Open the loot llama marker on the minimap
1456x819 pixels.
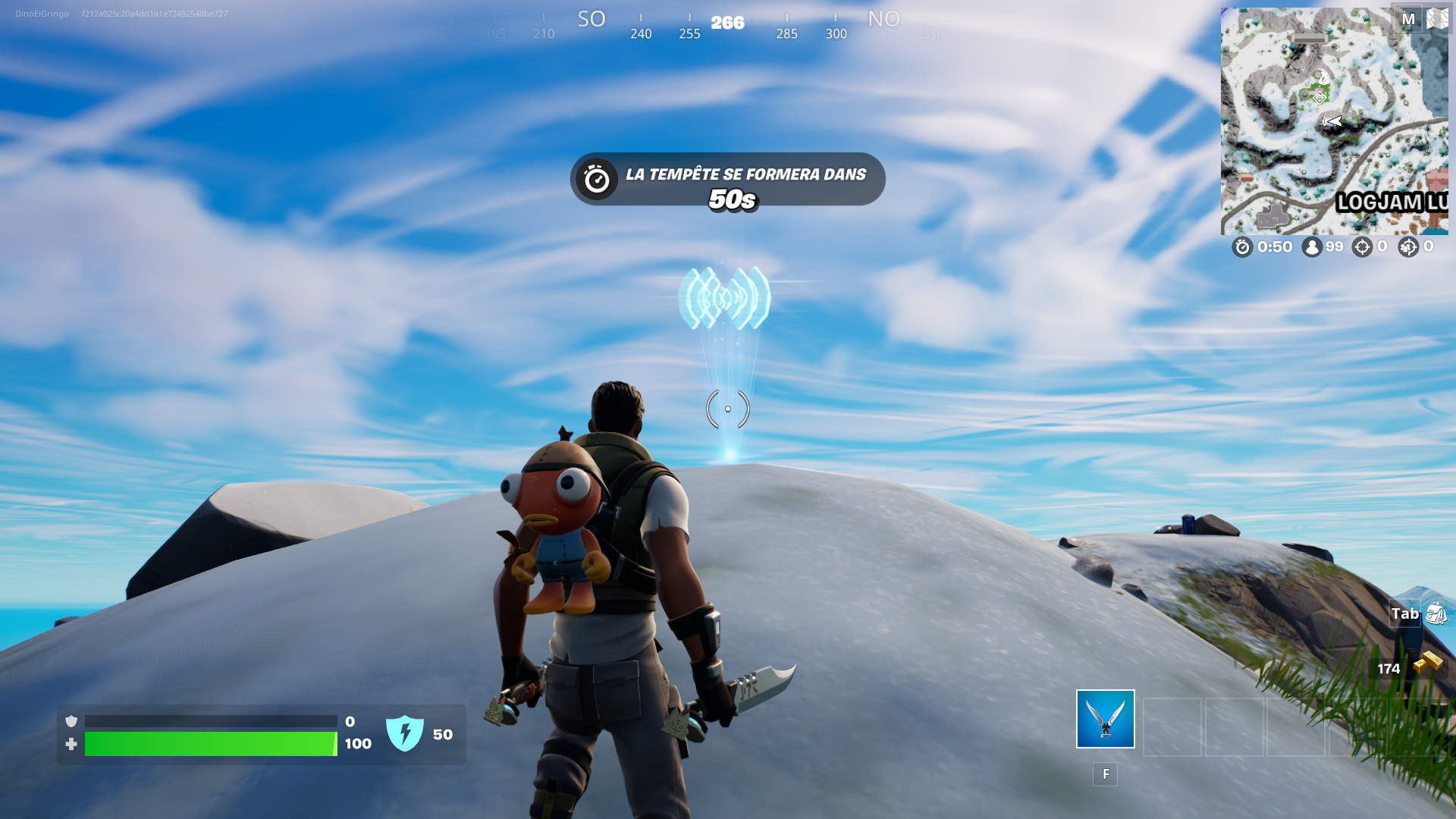1323,80
